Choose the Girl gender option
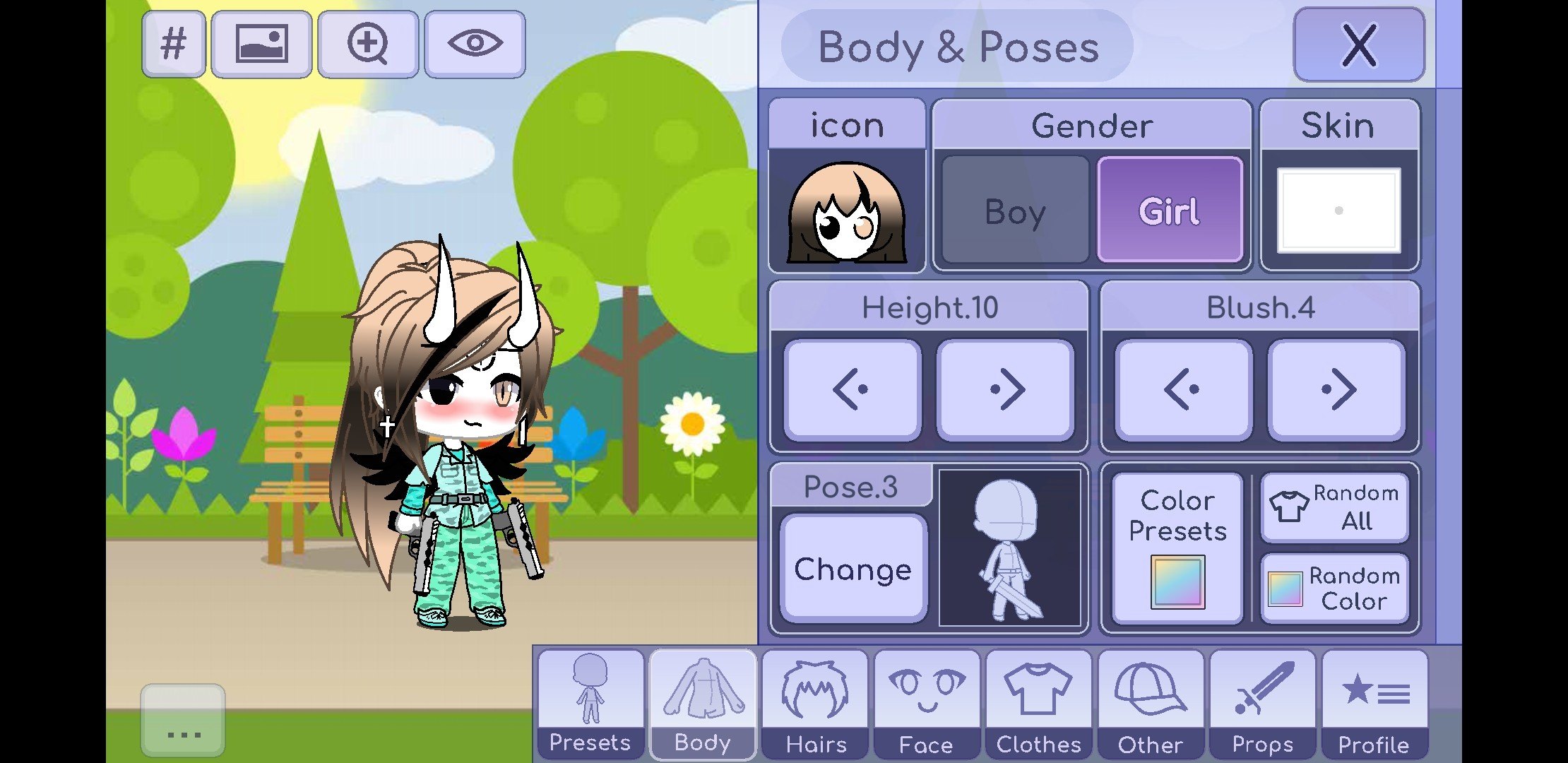Screen dimensions: 1568x763 [1170, 211]
